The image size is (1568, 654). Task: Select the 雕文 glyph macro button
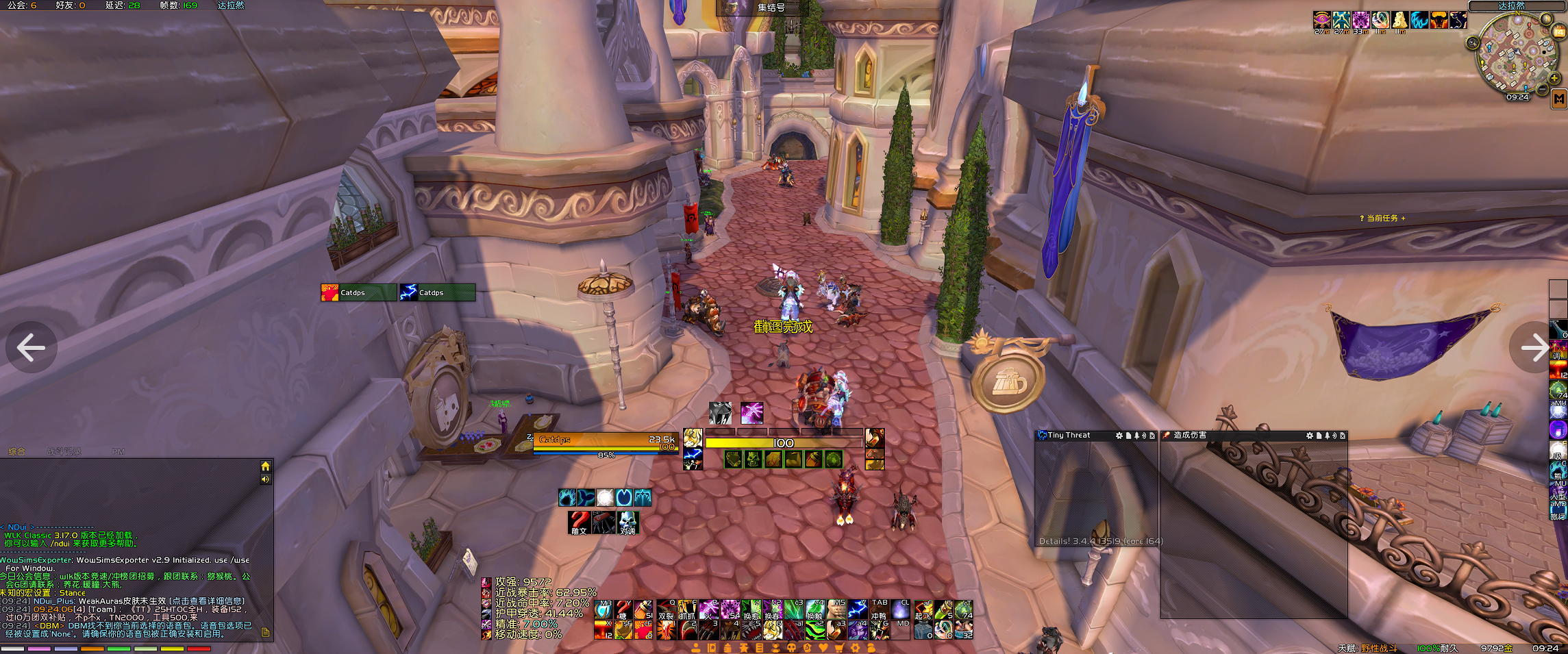point(579,523)
